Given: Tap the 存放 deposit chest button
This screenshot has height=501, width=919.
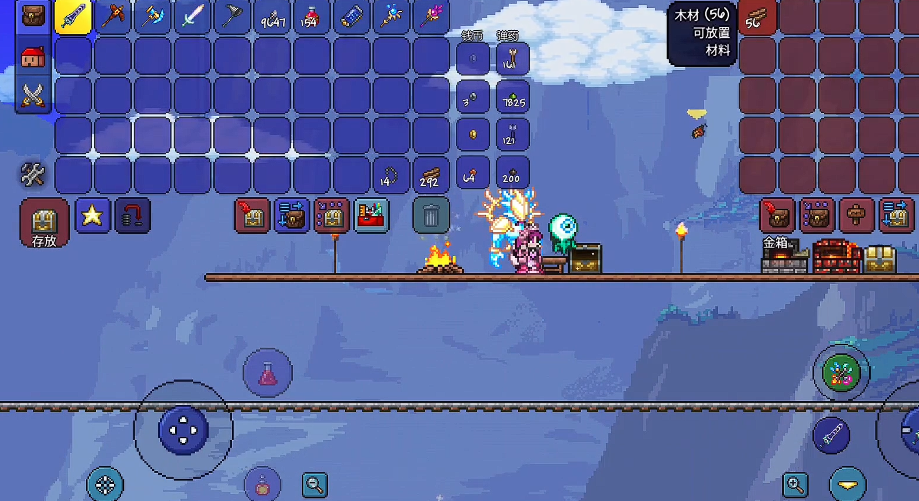Looking at the screenshot, I should [44, 222].
